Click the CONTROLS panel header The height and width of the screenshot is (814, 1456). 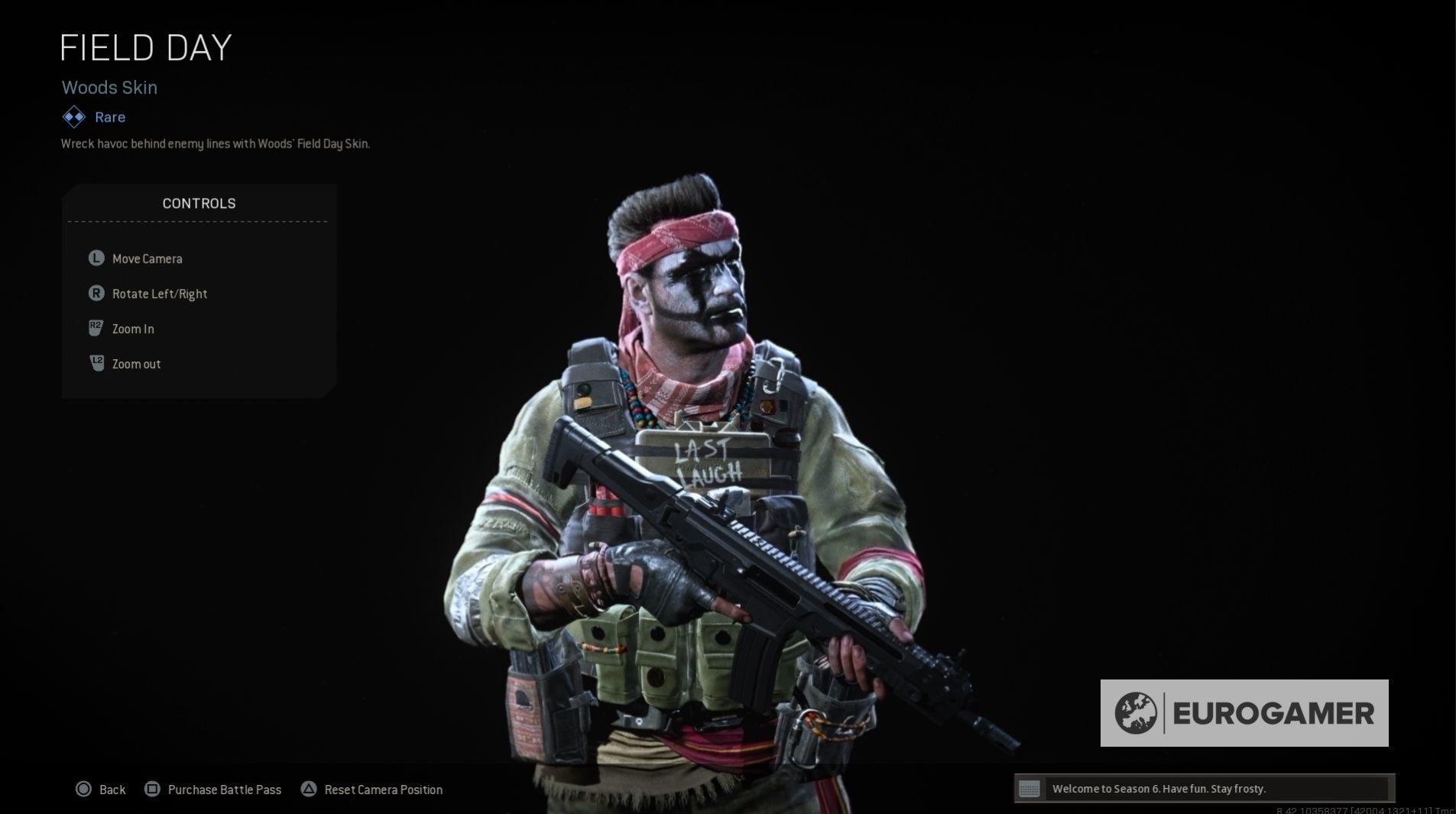pyautogui.click(x=198, y=203)
